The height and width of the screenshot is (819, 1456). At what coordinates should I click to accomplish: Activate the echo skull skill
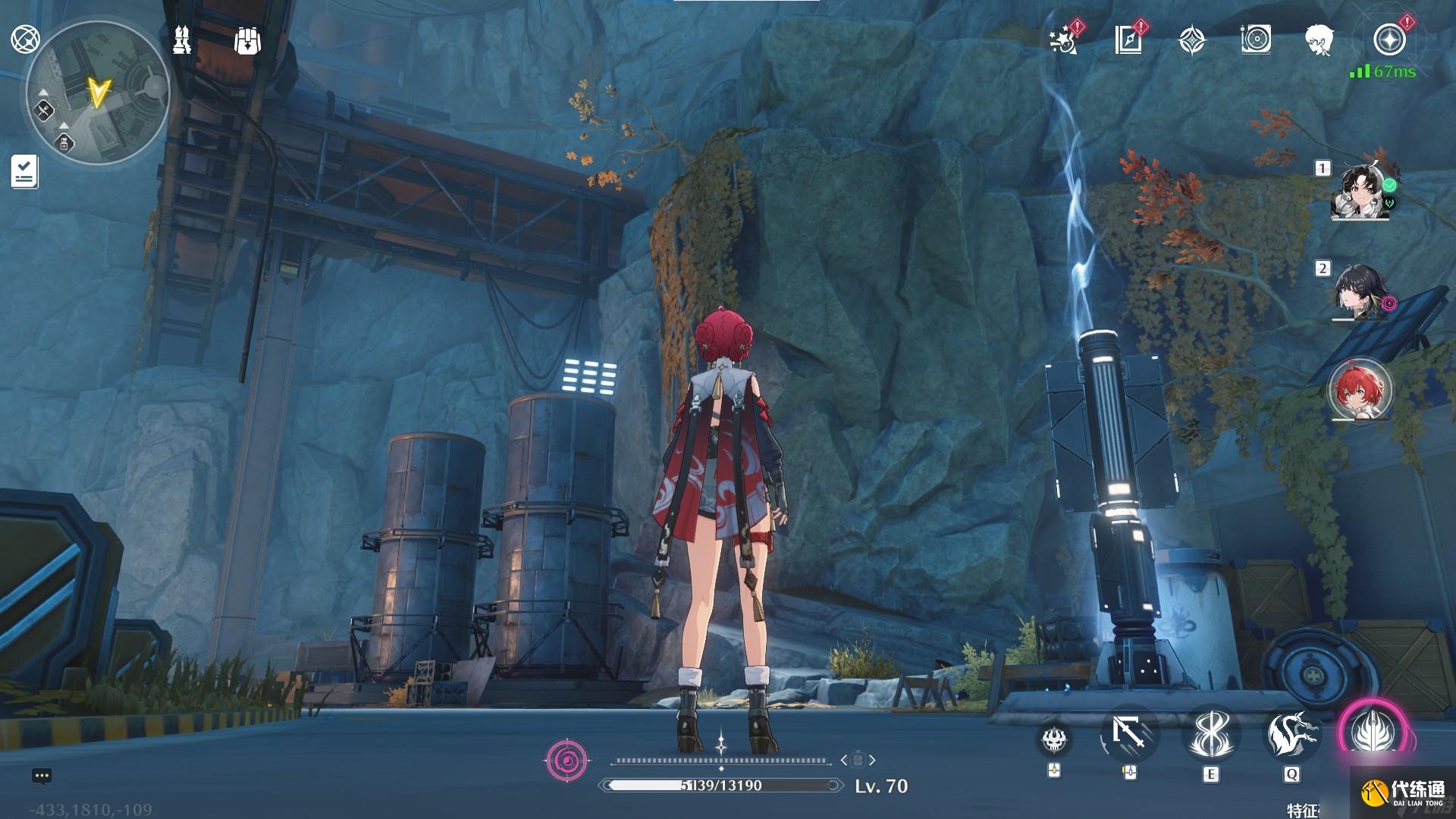1053,738
